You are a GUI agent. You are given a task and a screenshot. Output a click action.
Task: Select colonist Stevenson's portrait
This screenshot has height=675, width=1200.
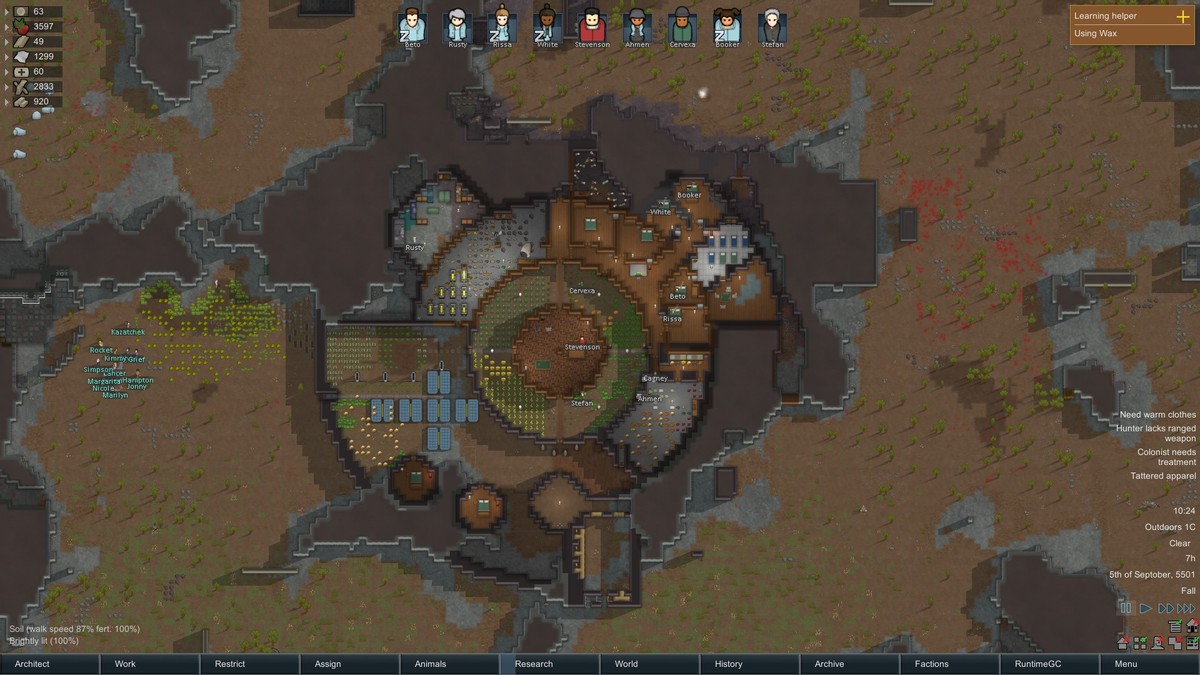592,25
